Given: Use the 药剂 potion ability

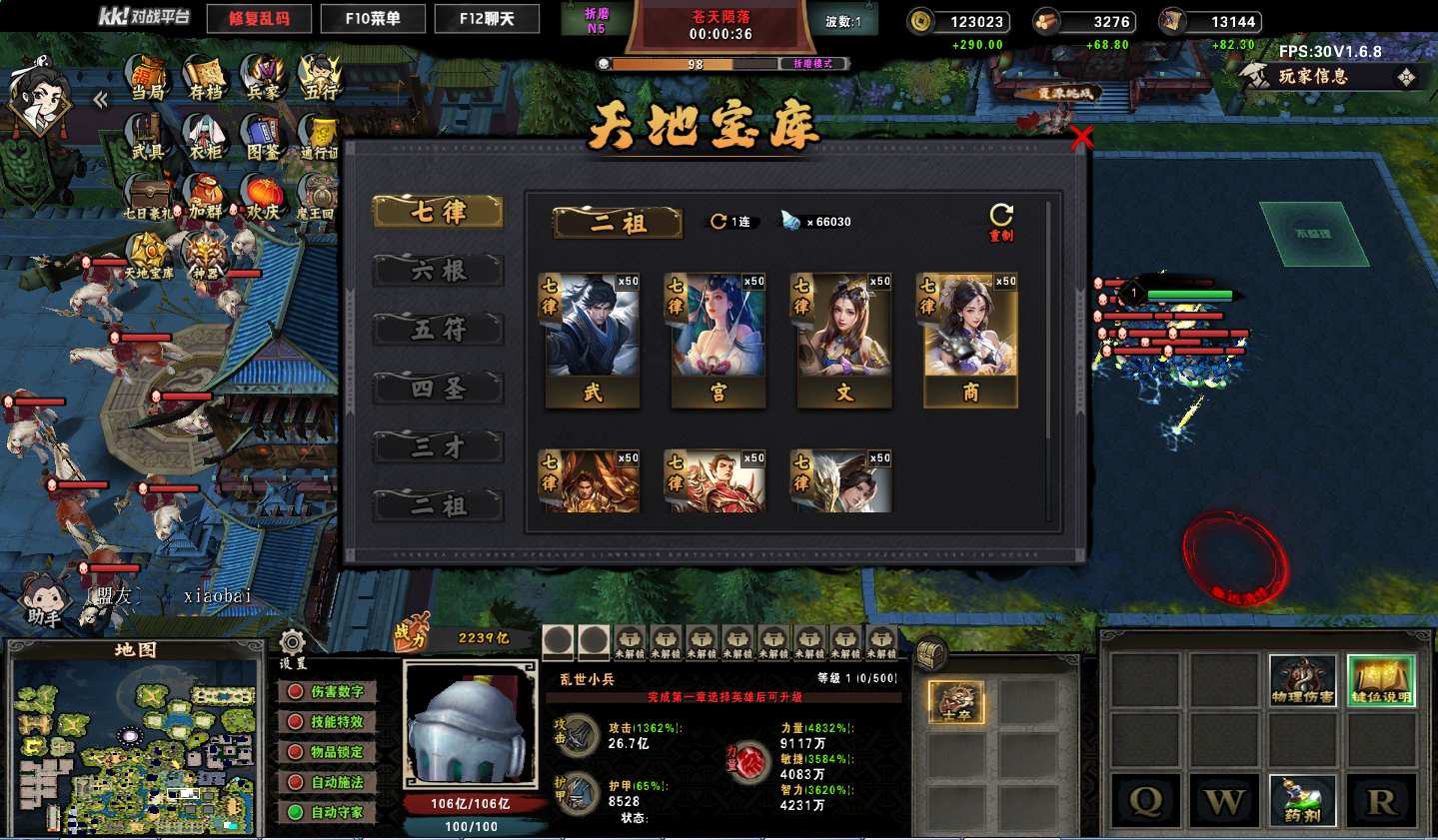Looking at the screenshot, I should (1302, 800).
